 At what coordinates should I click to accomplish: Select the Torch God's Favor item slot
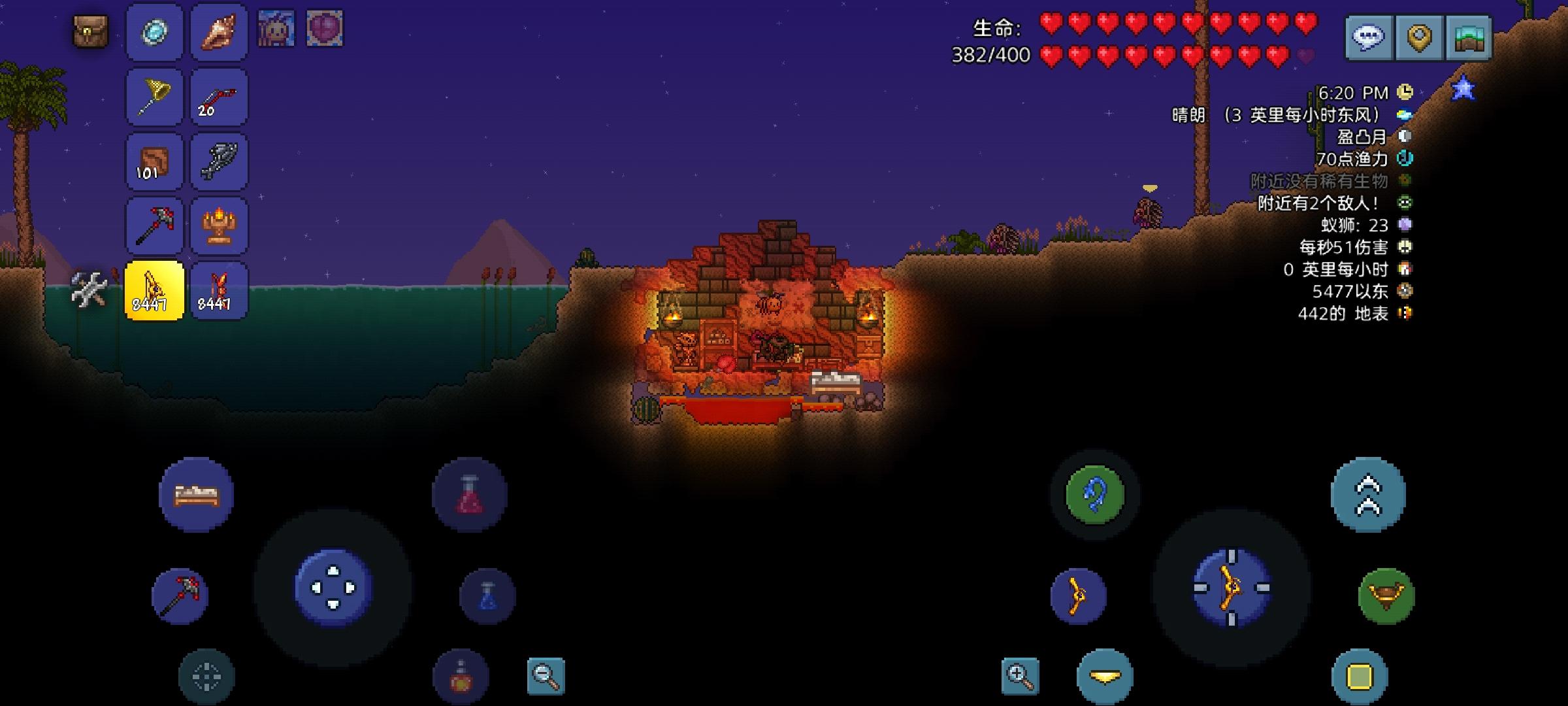click(218, 225)
